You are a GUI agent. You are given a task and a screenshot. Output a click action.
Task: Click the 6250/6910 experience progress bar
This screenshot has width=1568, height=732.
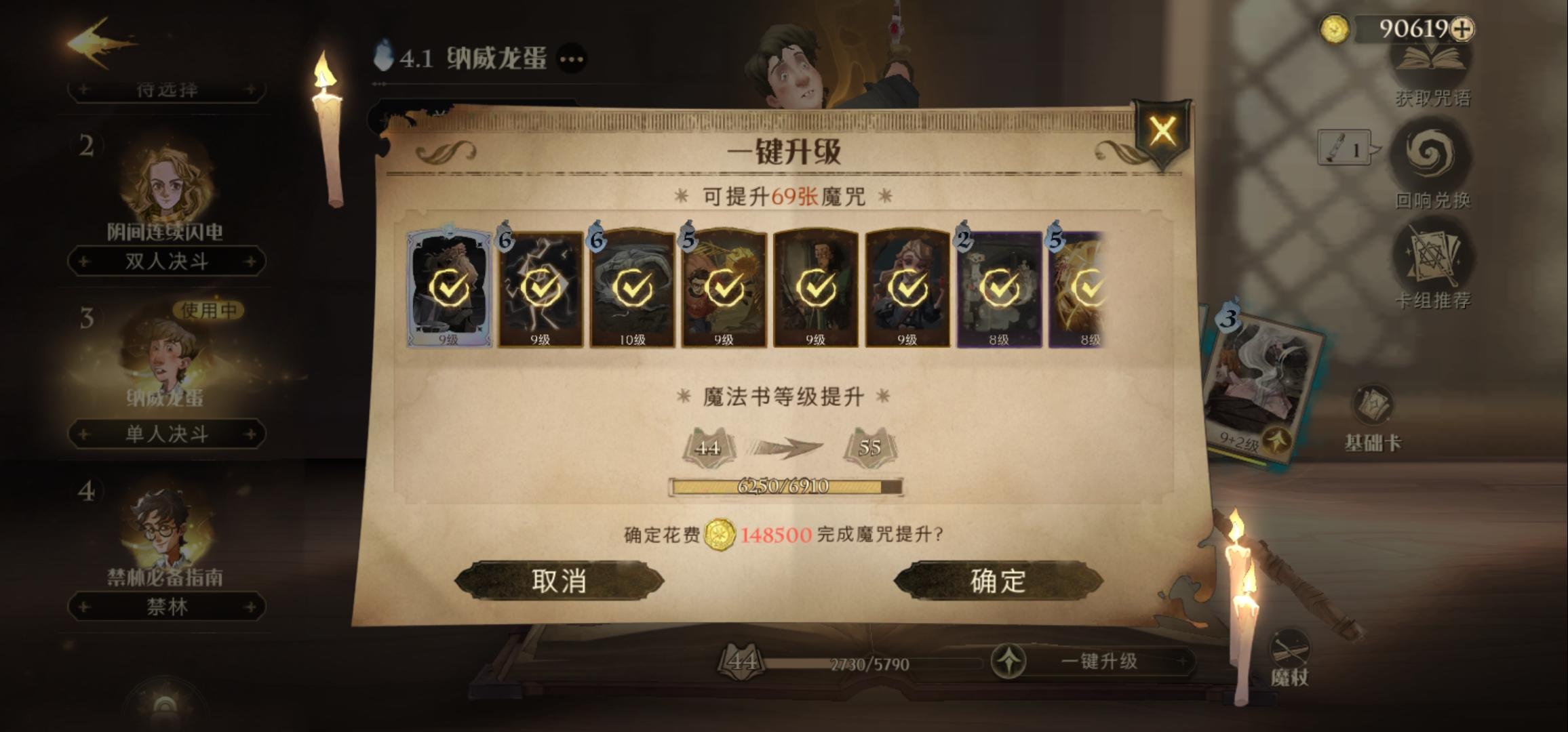[x=784, y=485]
